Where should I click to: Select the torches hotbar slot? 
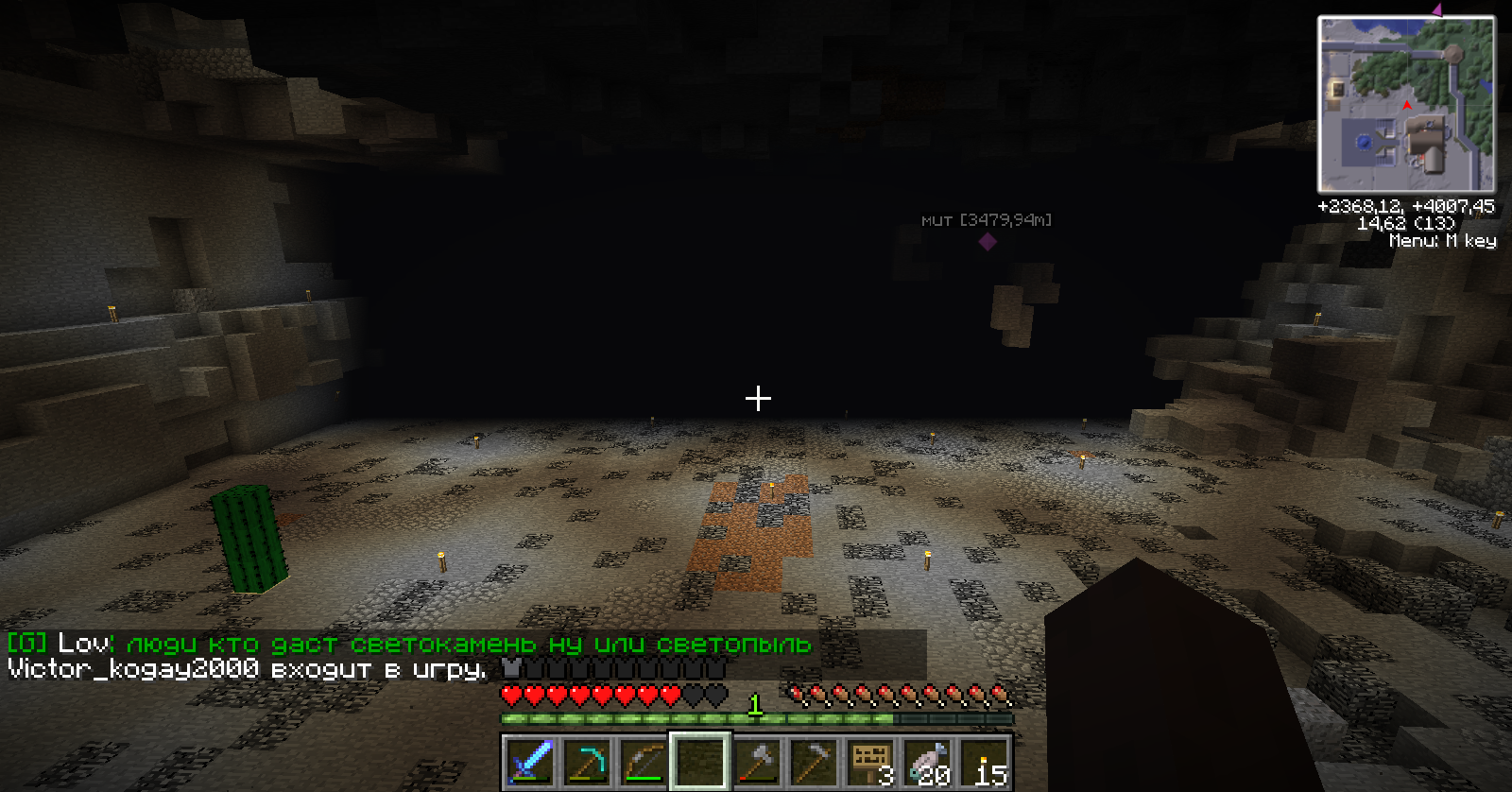[x=984, y=760]
